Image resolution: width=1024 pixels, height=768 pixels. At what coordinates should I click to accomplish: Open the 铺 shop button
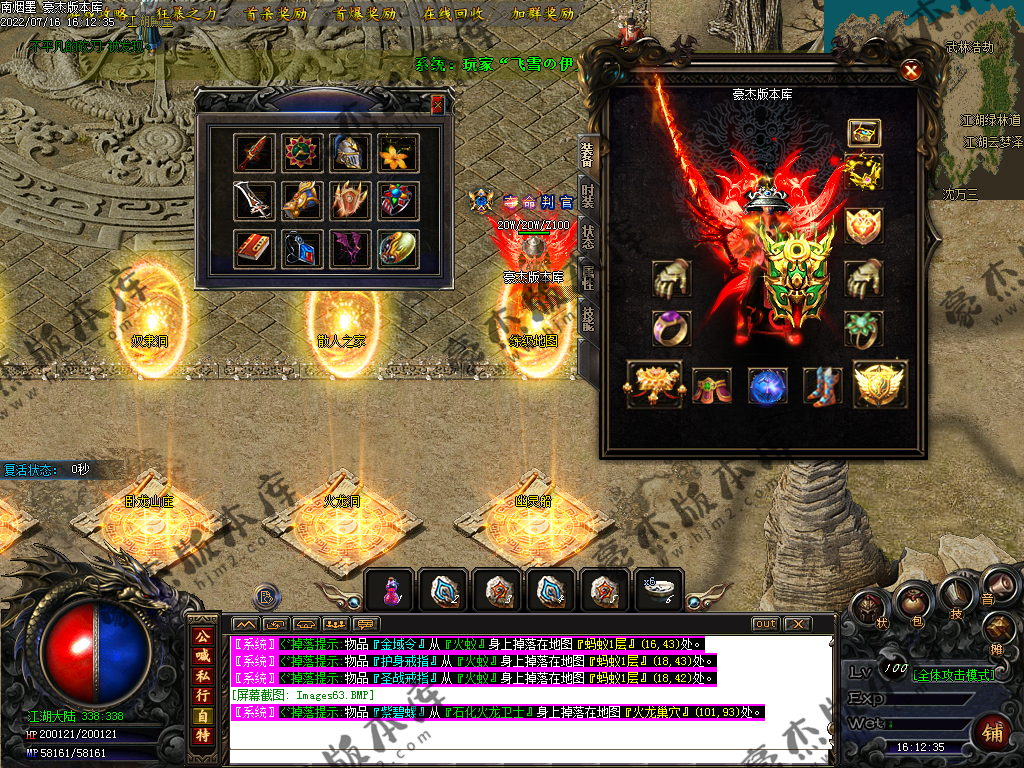[x=991, y=733]
